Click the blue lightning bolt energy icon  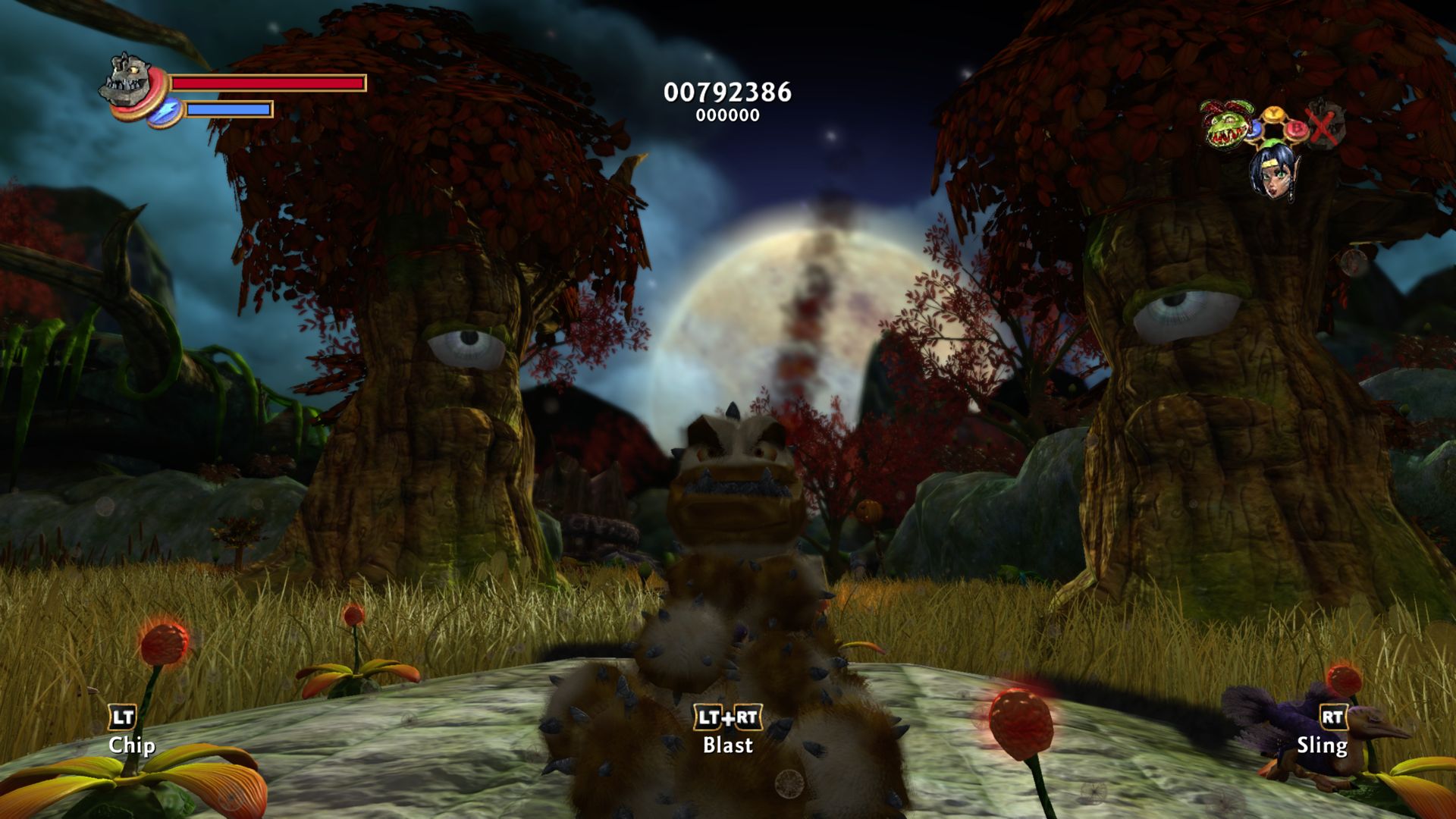coord(164,111)
